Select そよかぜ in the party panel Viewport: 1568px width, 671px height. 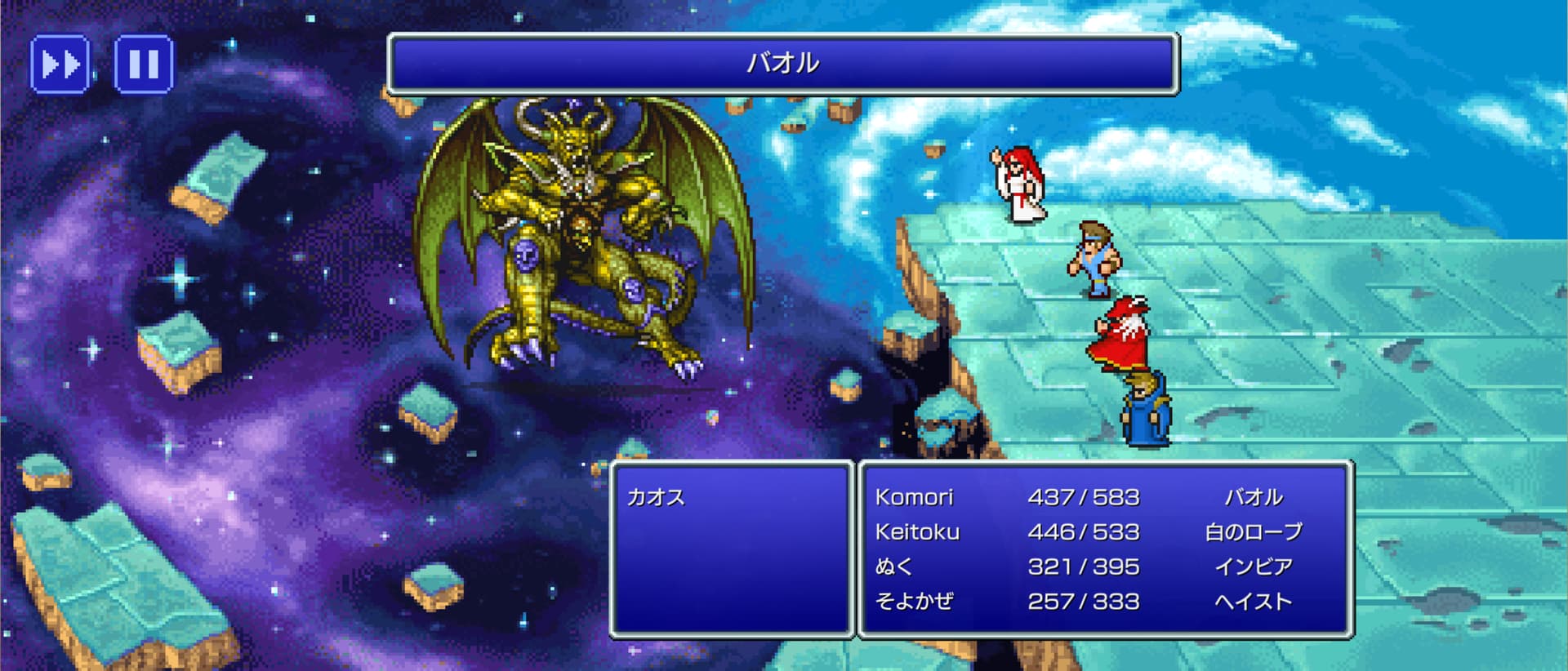[914, 602]
